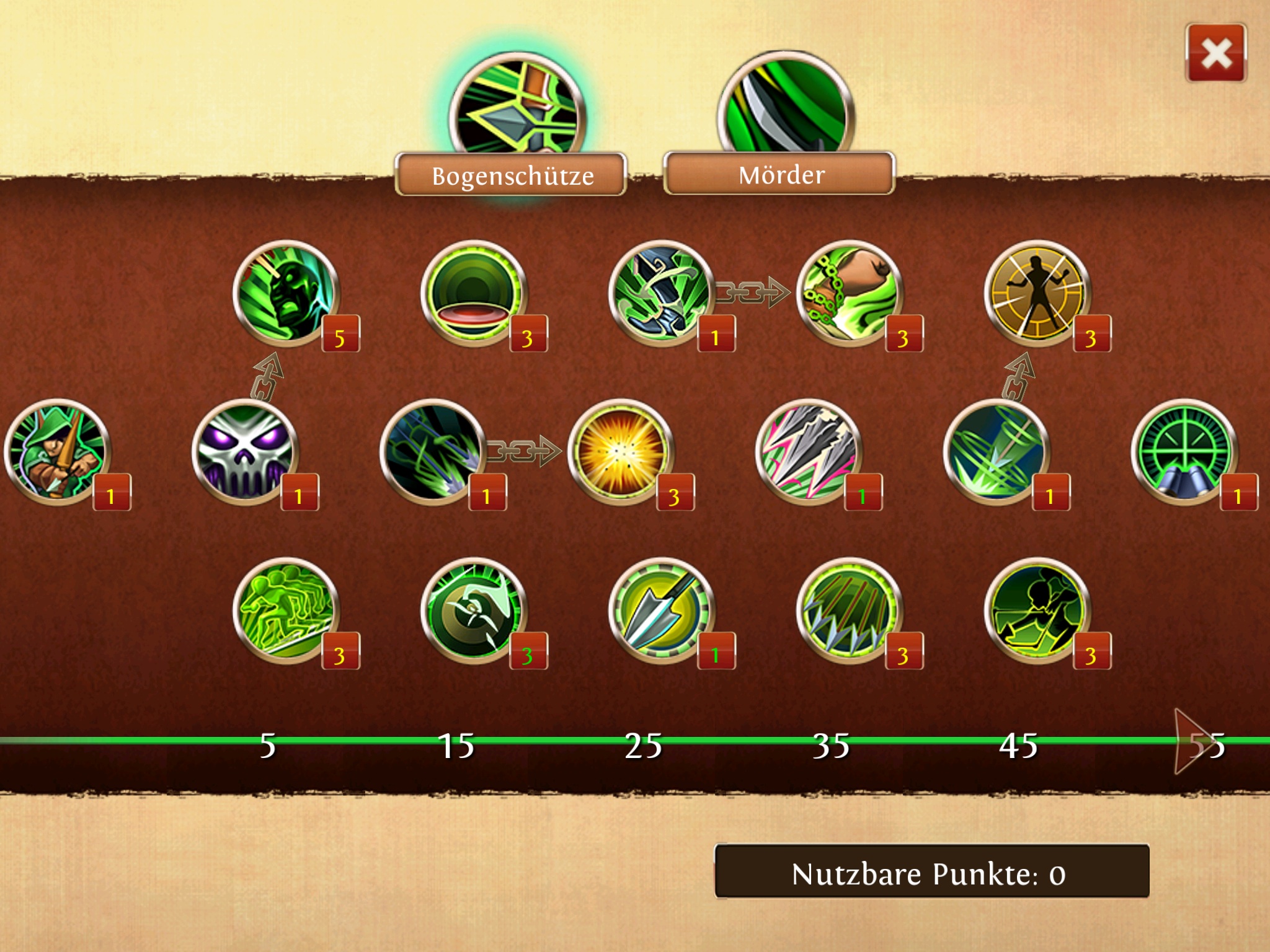Select the green zombie face skill
Screen dimensions: 1270x952
(286, 293)
